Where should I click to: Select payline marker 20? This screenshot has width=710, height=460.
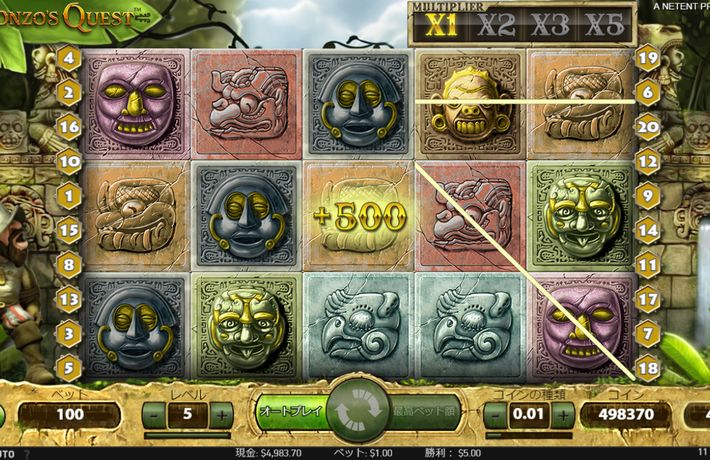pyautogui.click(x=647, y=126)
